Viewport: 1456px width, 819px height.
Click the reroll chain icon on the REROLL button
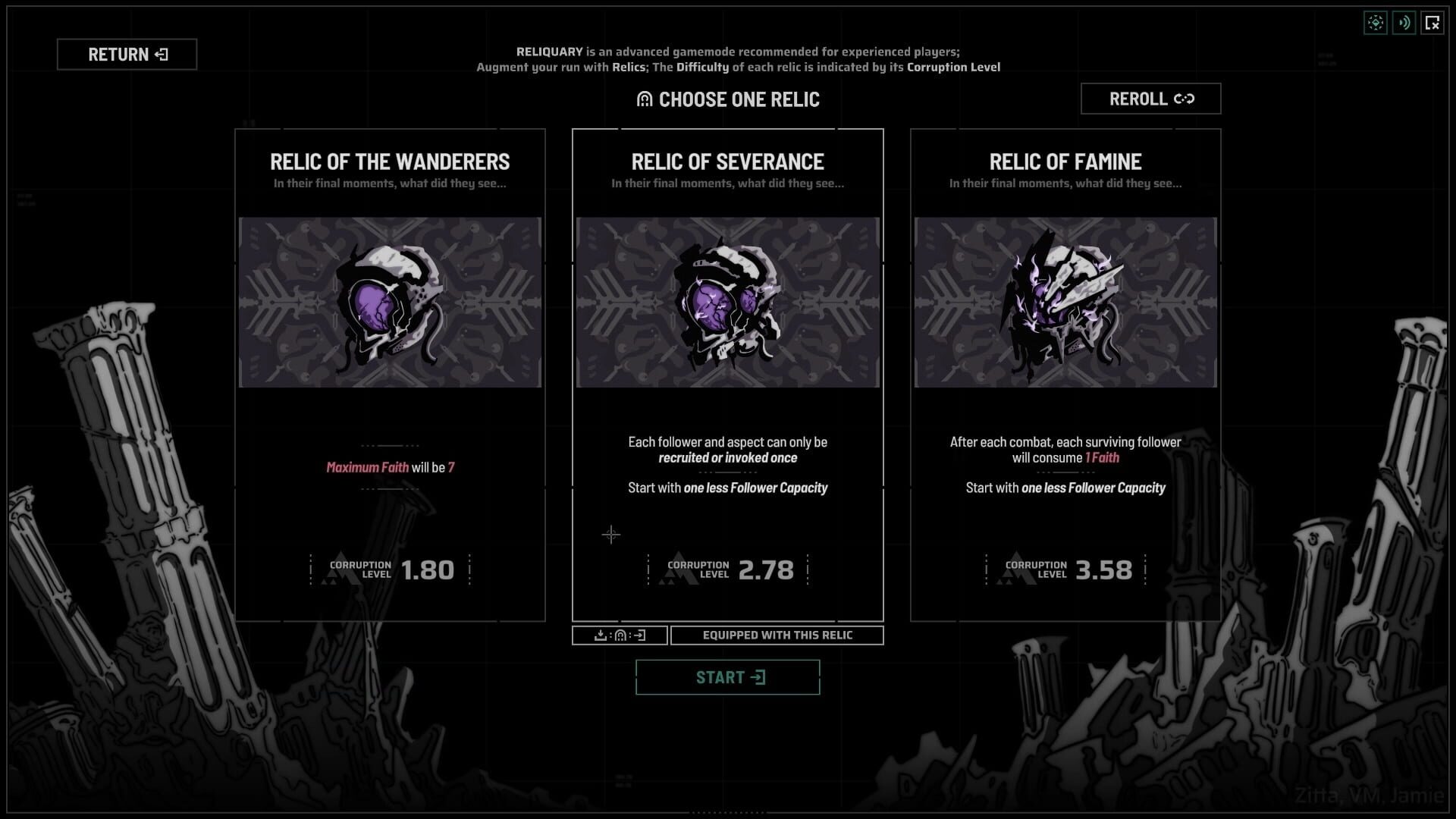coord(1185,99)
